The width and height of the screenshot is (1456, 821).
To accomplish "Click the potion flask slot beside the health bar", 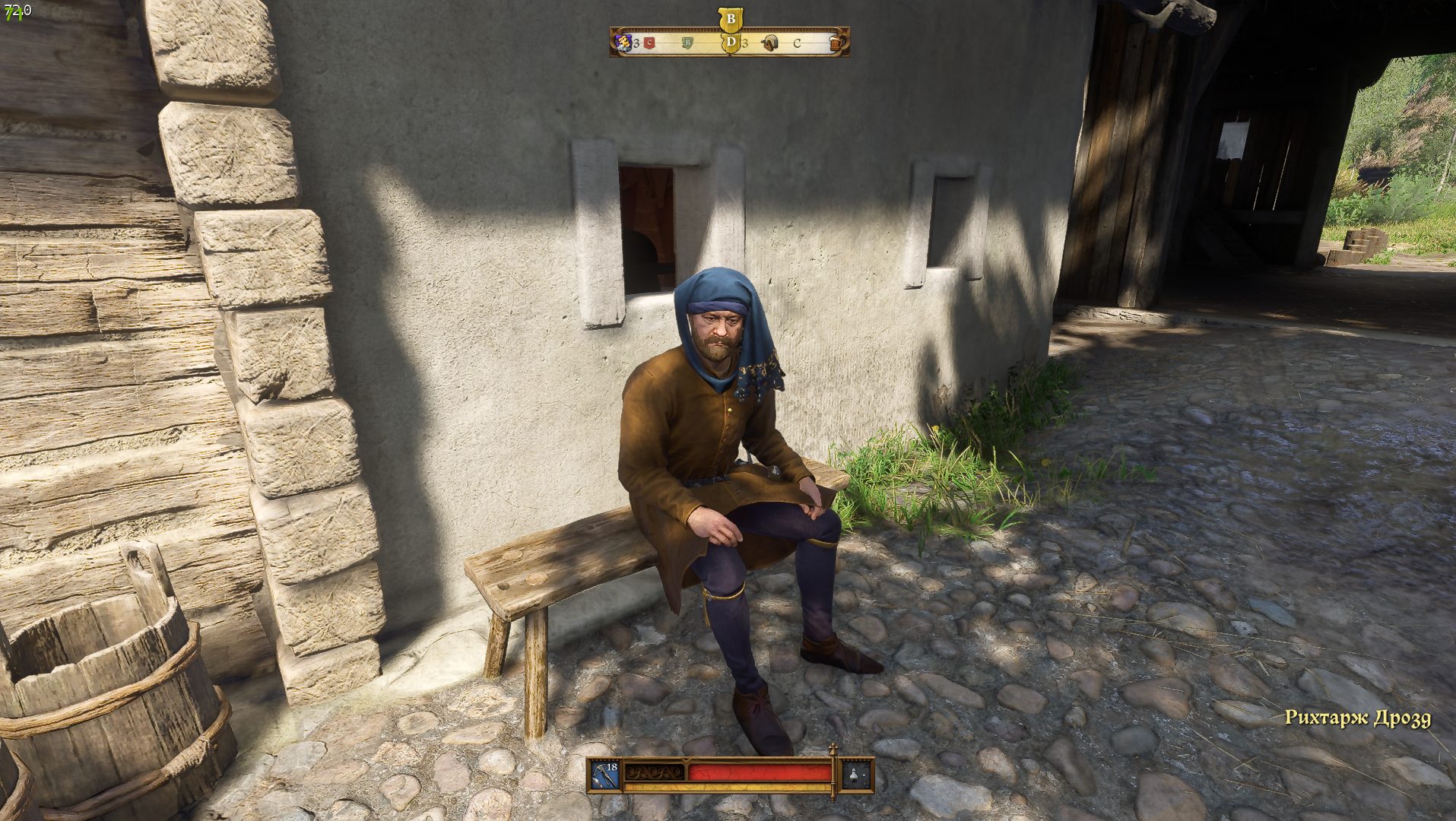I will pos(856,775).
